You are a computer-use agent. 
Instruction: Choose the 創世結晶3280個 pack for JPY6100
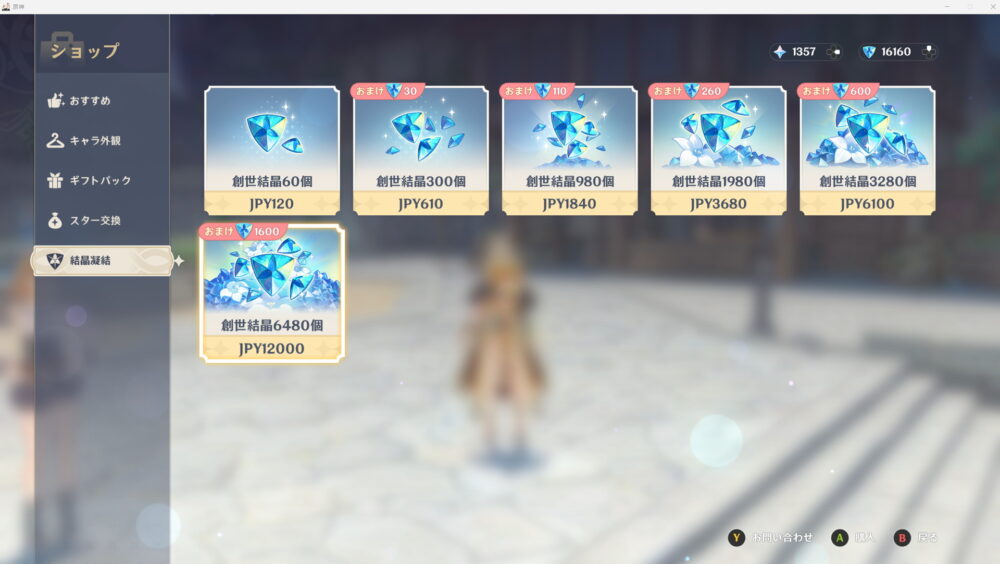(867, 150)
